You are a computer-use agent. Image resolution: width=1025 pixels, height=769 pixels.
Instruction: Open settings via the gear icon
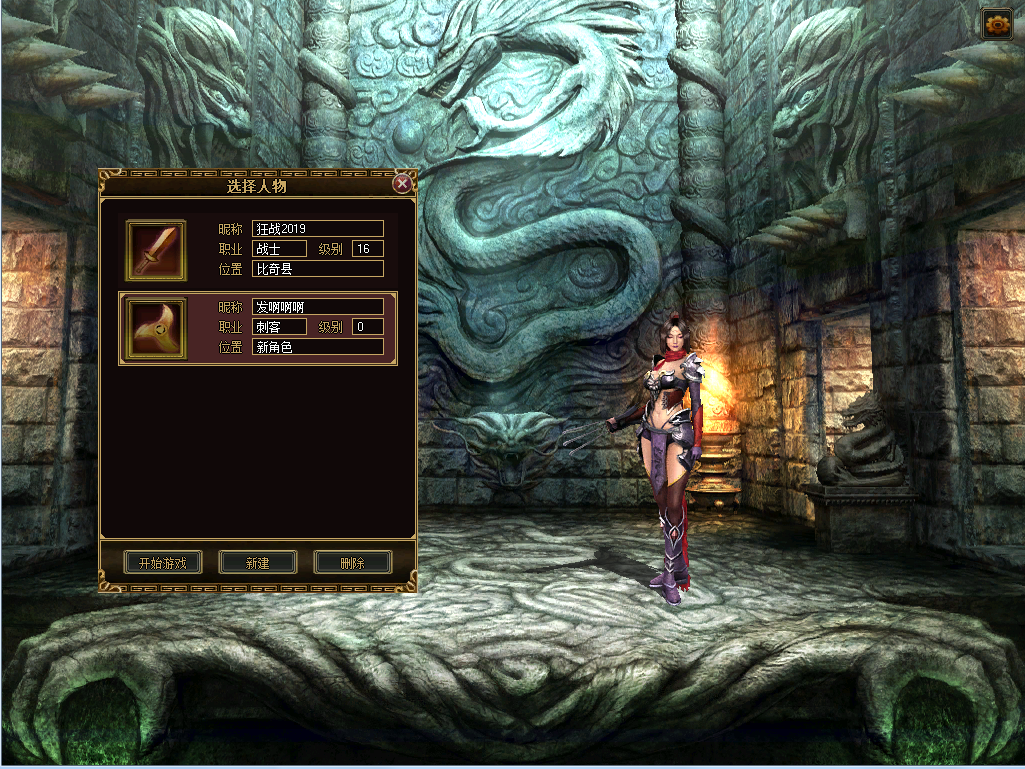(997, 25)
